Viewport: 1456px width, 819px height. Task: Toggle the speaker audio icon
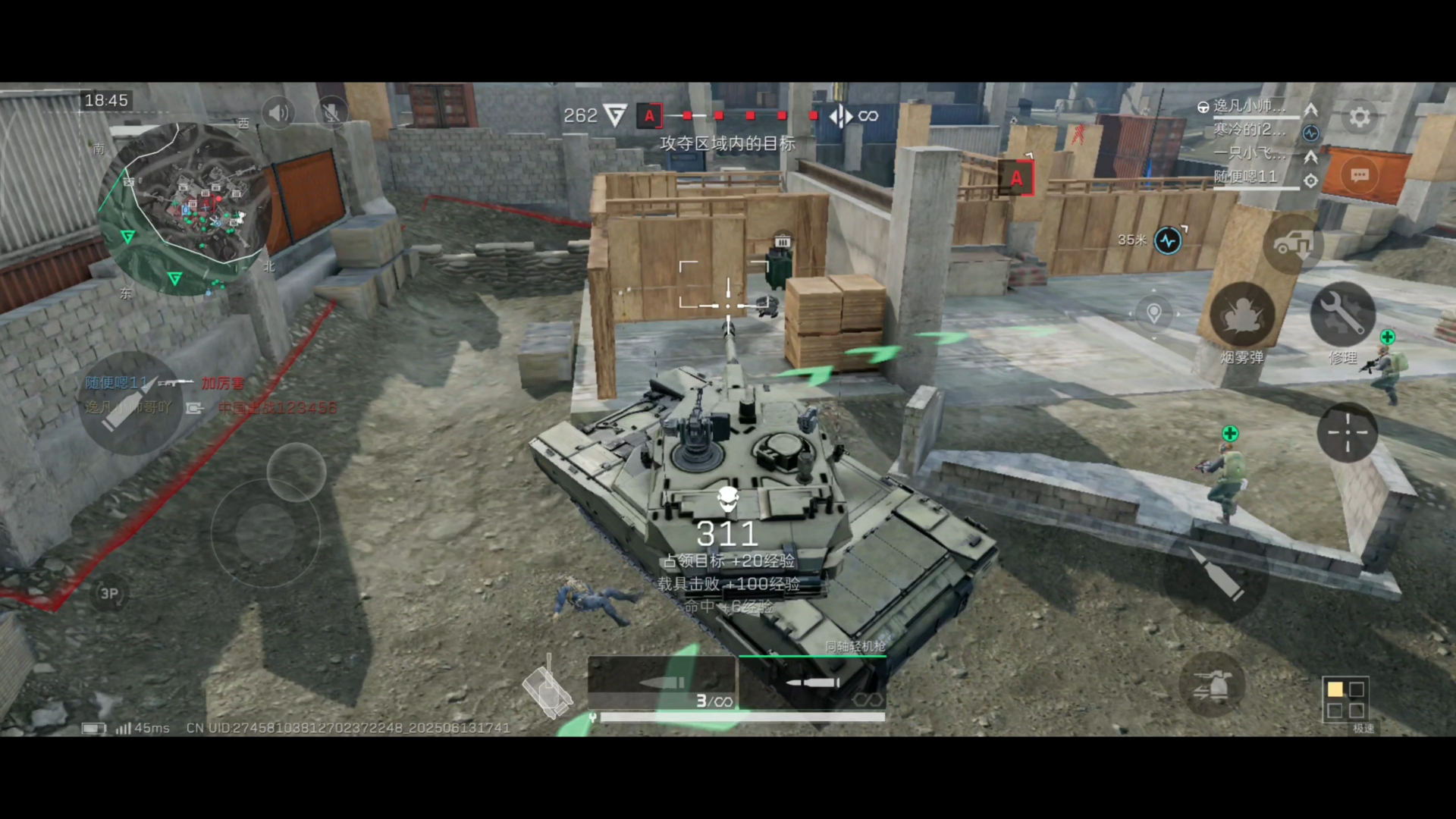tap(278, 114)
